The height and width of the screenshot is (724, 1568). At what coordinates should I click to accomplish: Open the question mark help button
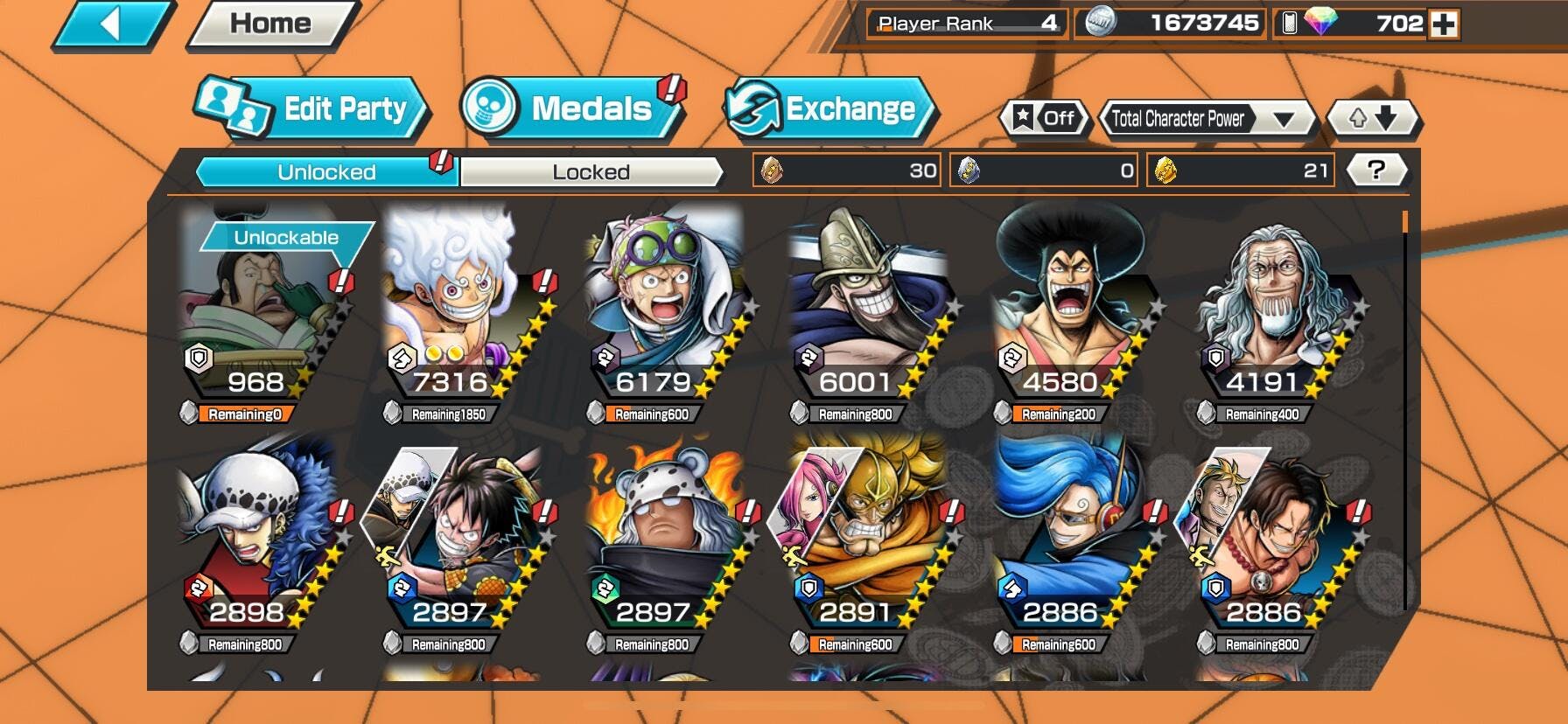click(x=1375, y=170)
